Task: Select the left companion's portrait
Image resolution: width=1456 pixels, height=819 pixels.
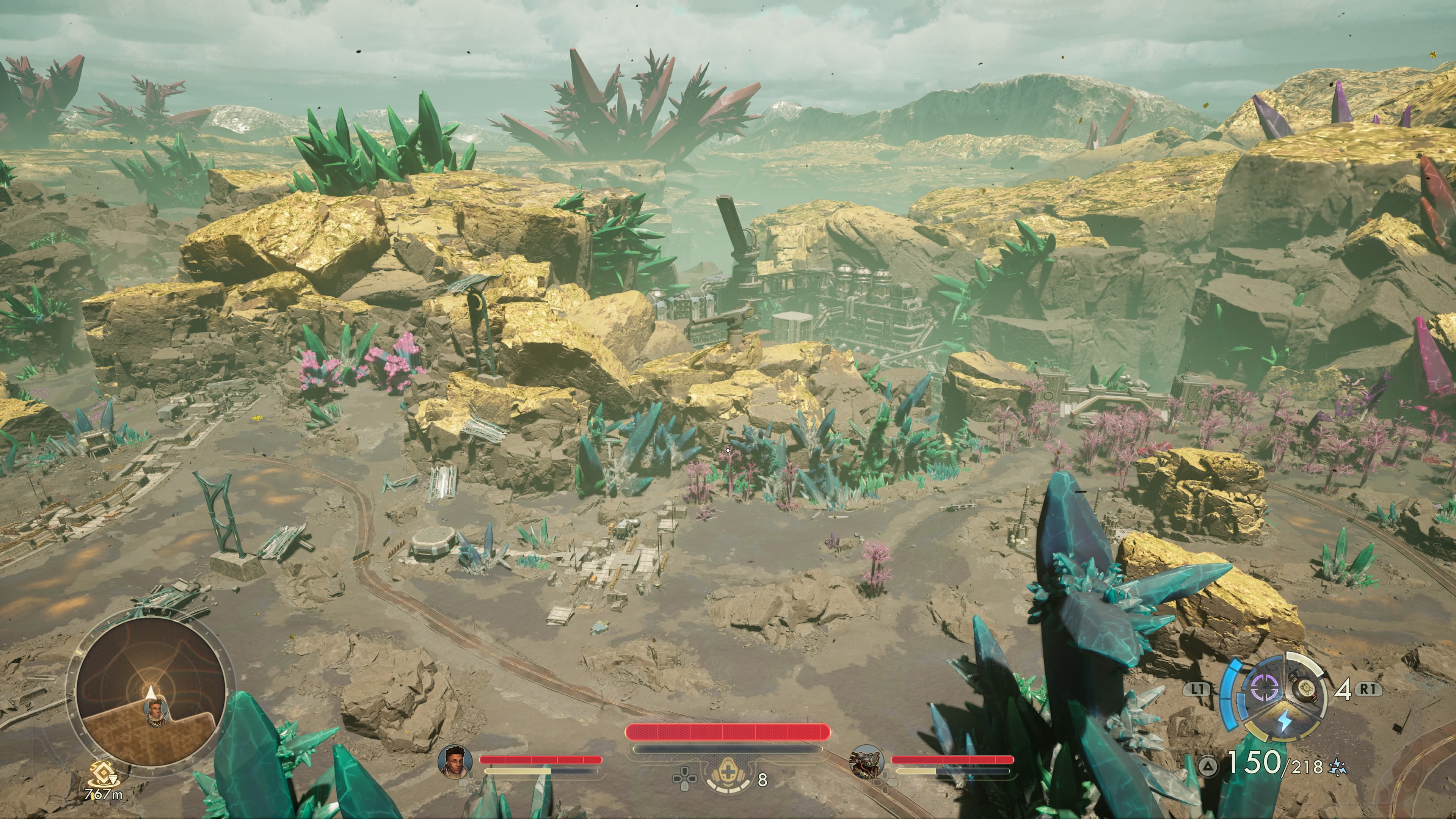Action: 455,761
